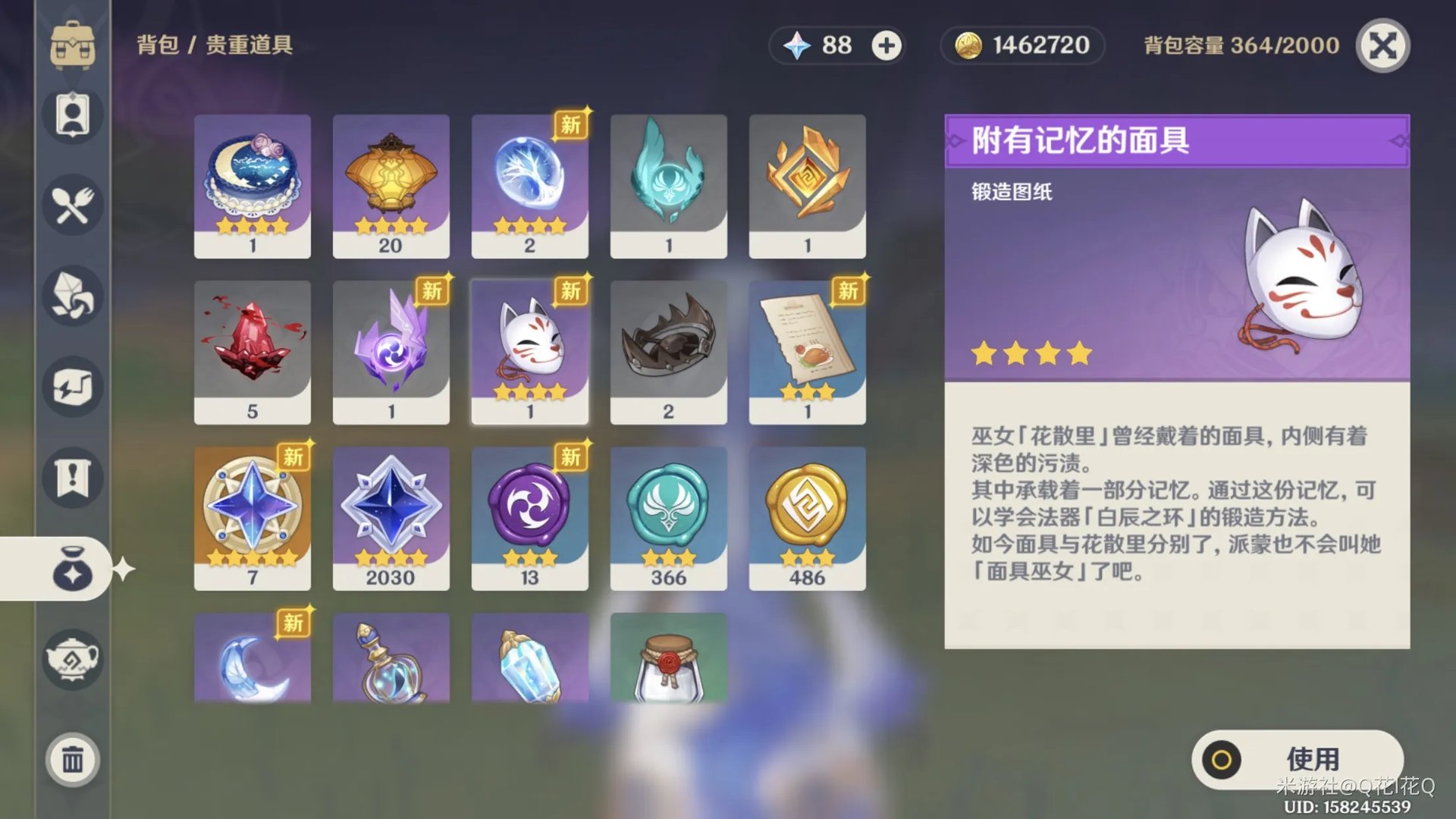This screenshot has height=819, width=1456.
Task: Open the food items category icon
Action: coord(72,205)
